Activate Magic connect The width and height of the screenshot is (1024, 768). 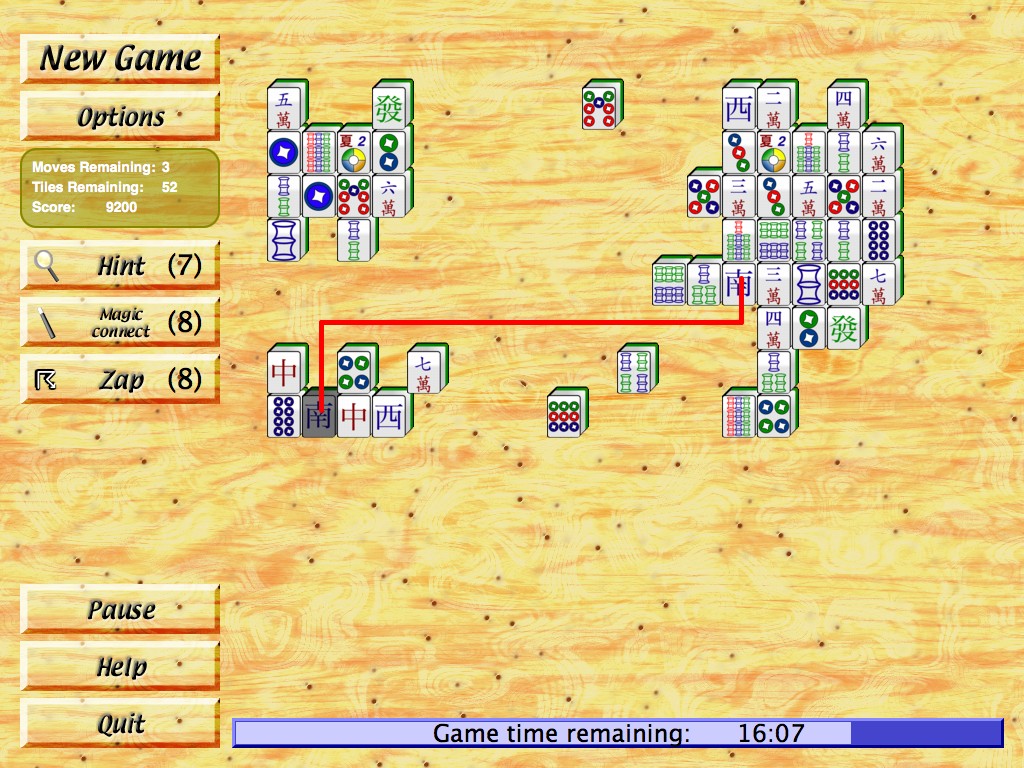[120, 322]
